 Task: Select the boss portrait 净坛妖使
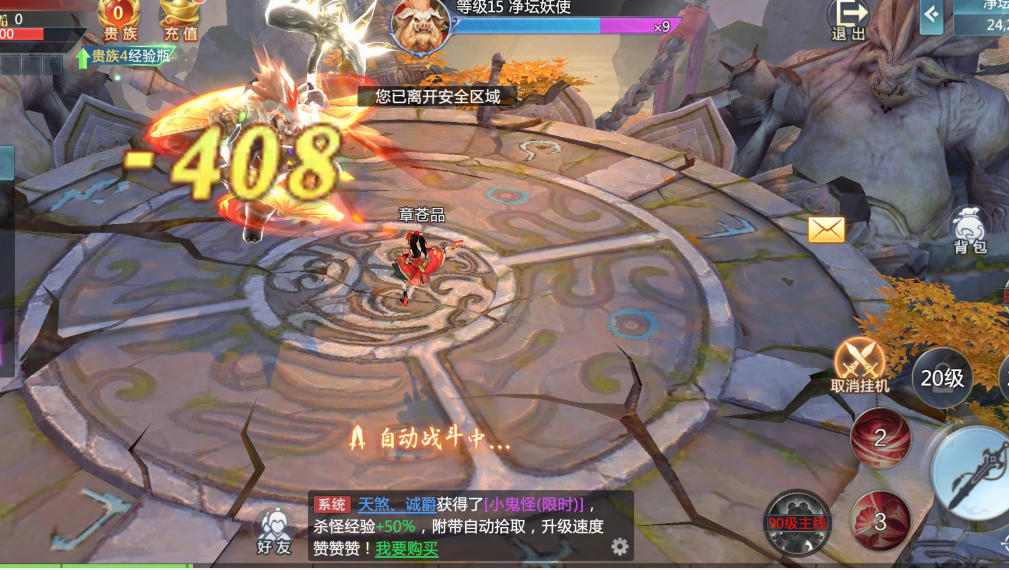point(420,24)
